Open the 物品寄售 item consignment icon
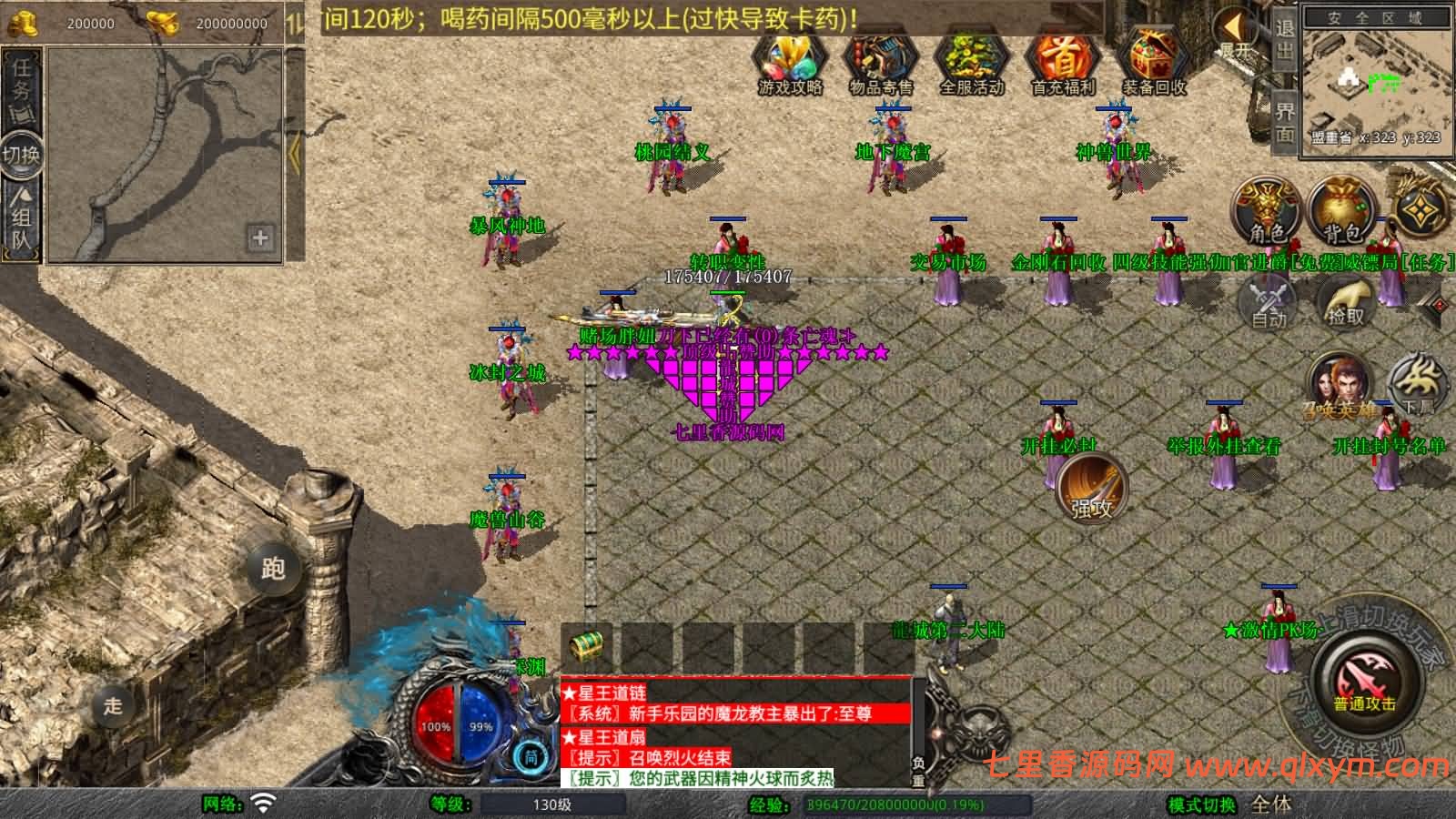Viewport: 1456px width, 819px height. [x=879, y=64]
